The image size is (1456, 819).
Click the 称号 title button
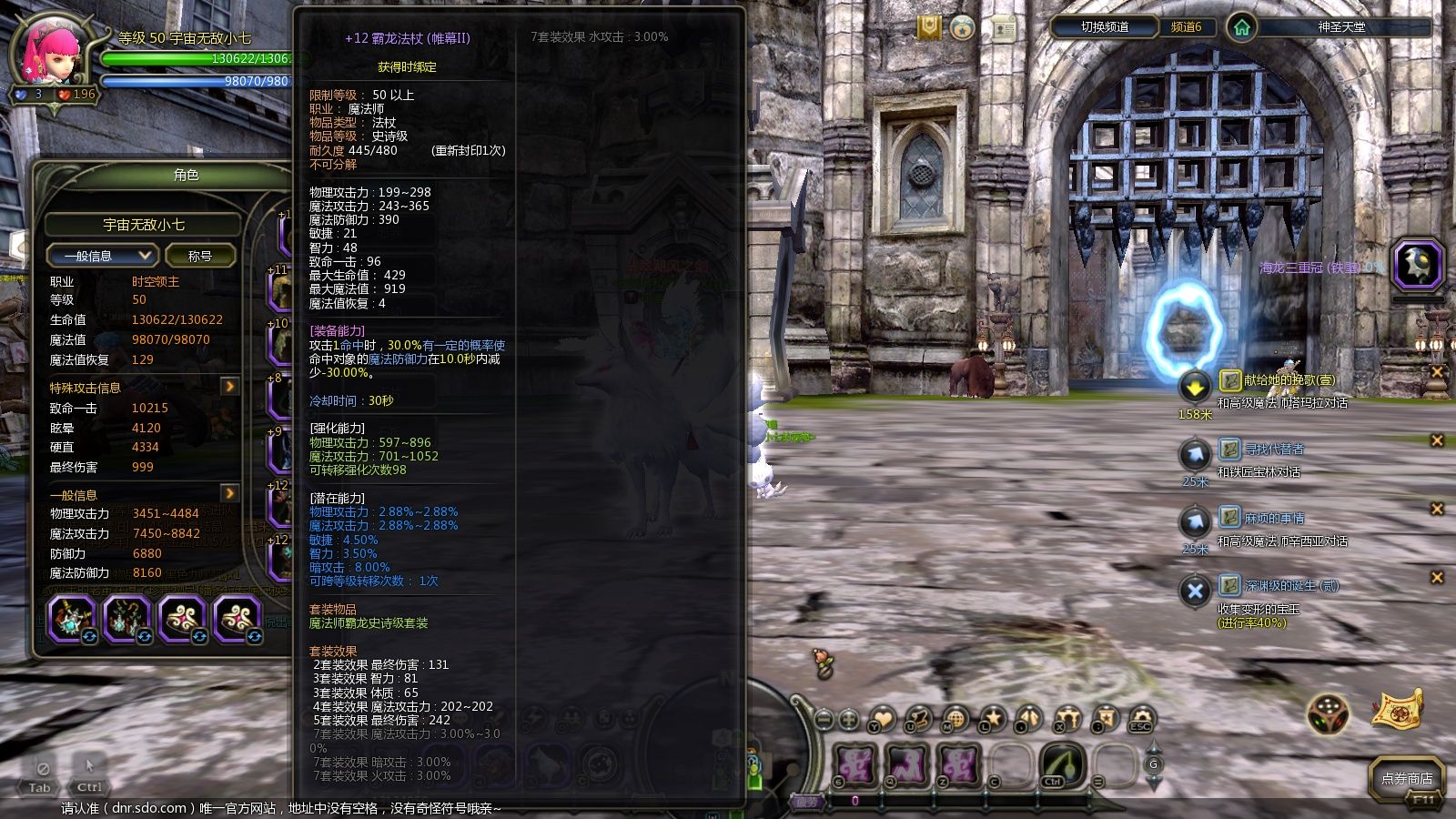(x=199, y=256)
